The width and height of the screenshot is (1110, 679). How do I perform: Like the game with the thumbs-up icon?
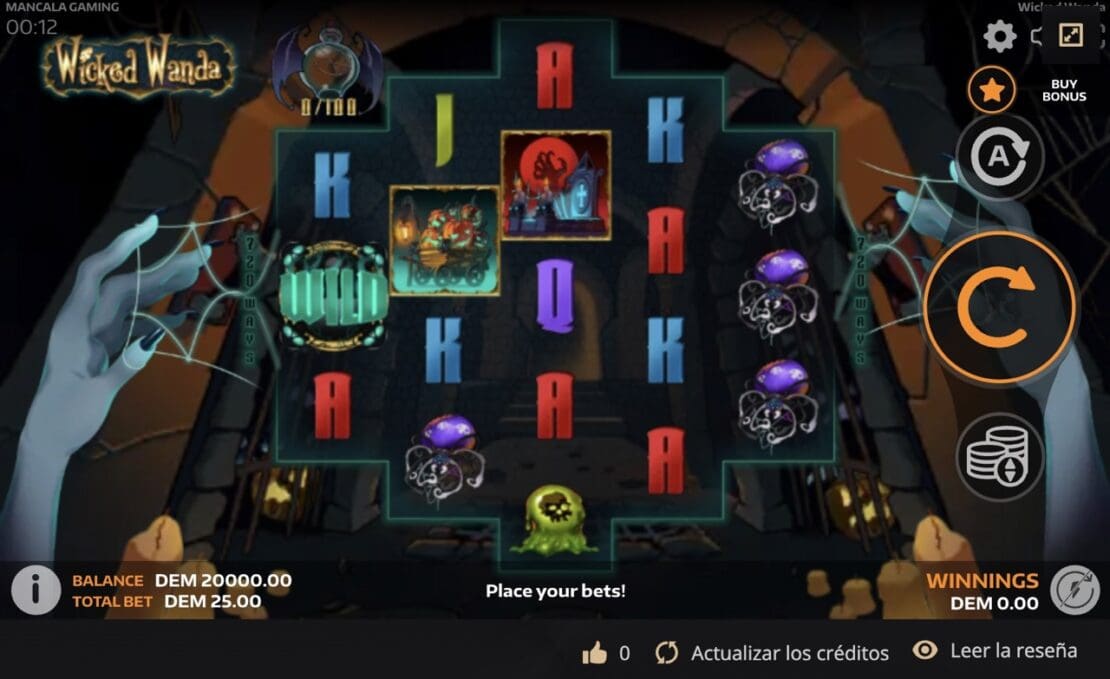point(595,653)
